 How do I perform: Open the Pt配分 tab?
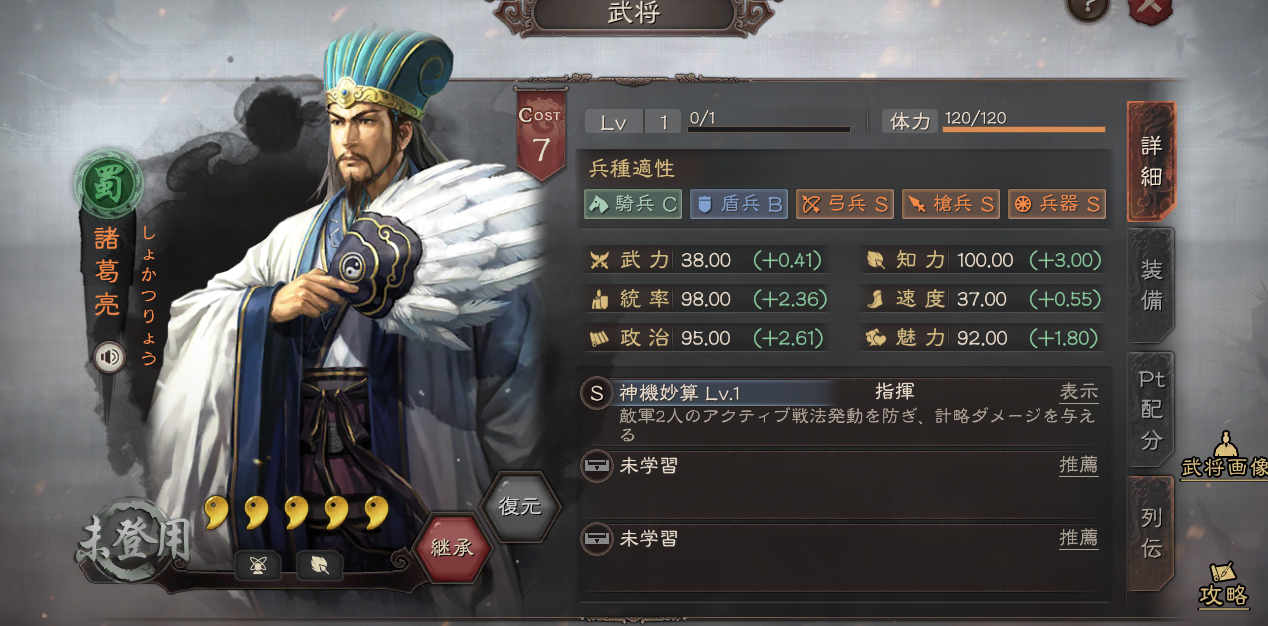[x=1151, y=408]
